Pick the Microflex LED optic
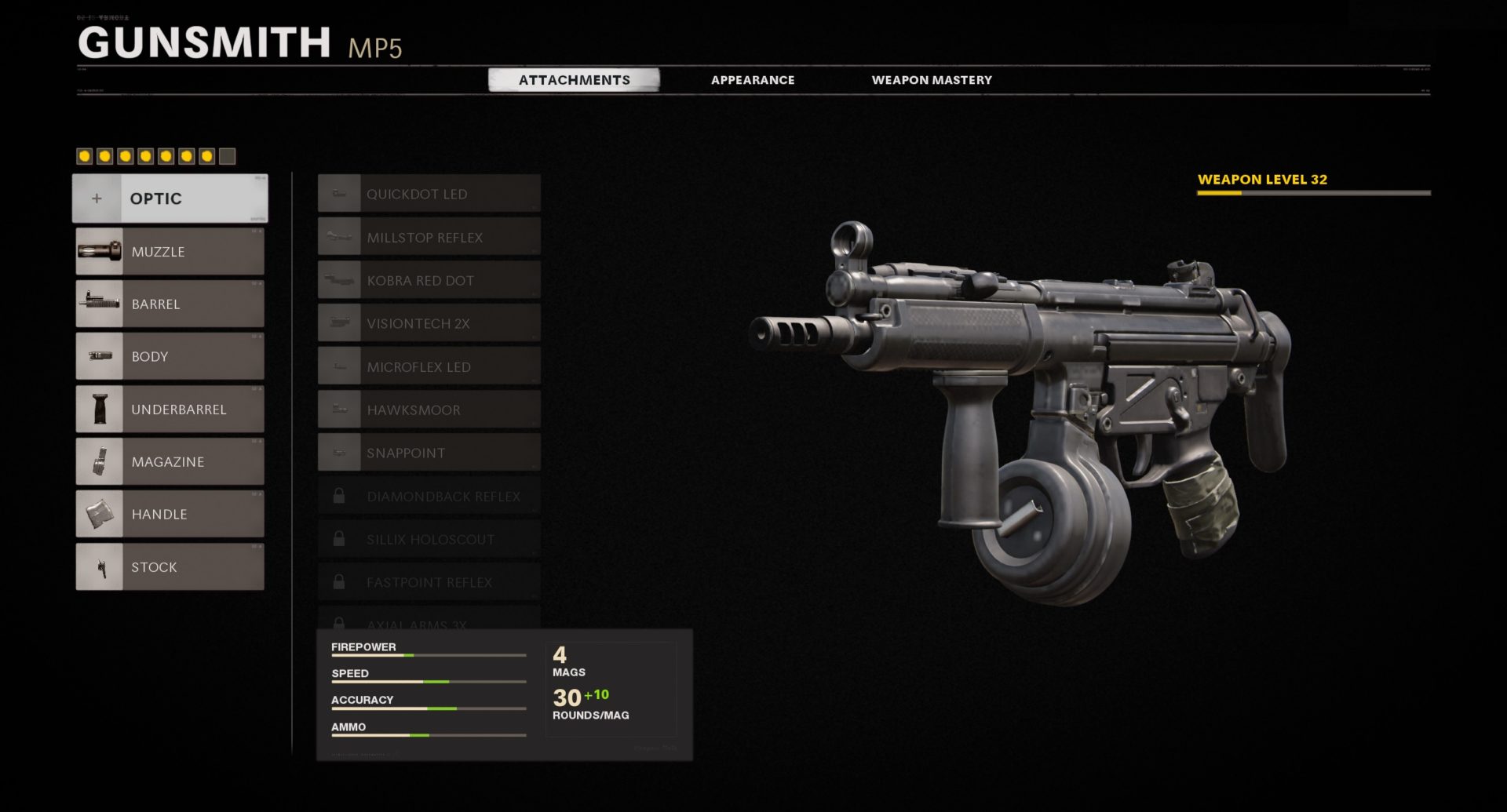1507x812 pixels. (x=429, y=366)
